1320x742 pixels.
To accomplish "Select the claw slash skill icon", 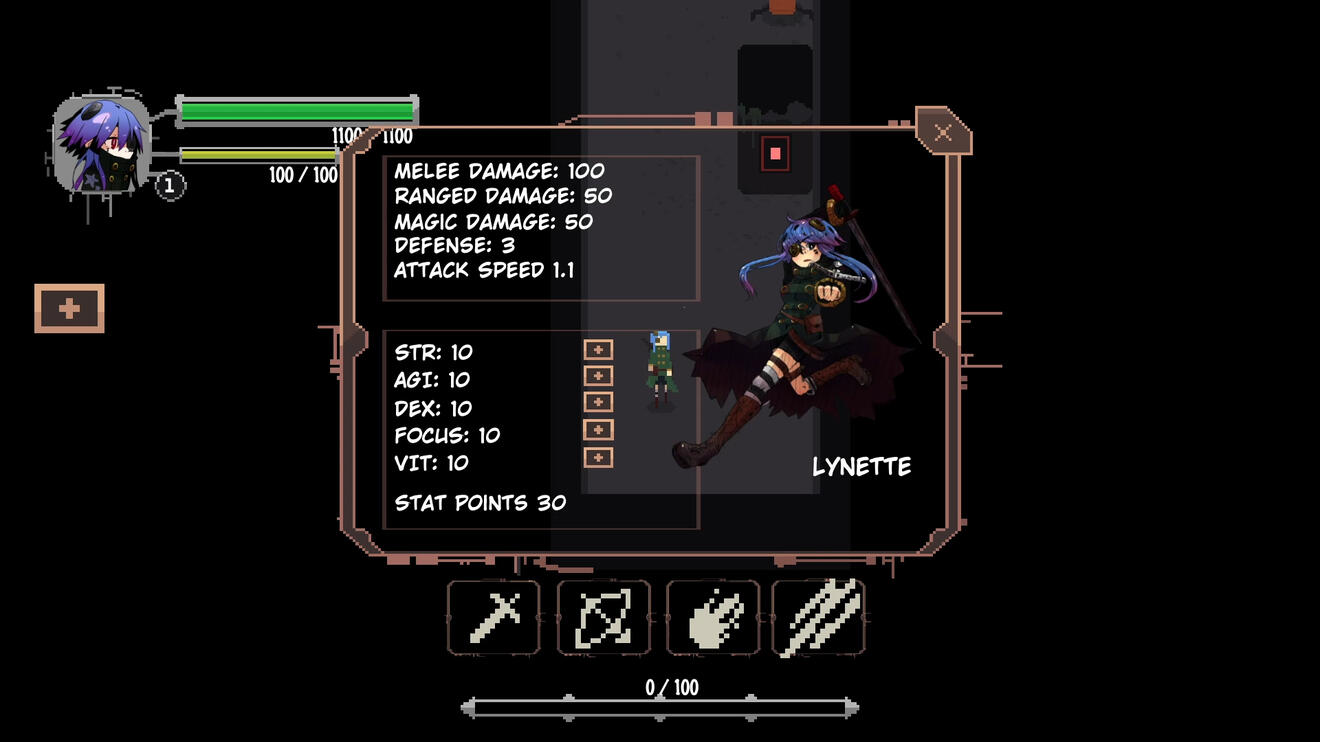I will click(822, 619).
